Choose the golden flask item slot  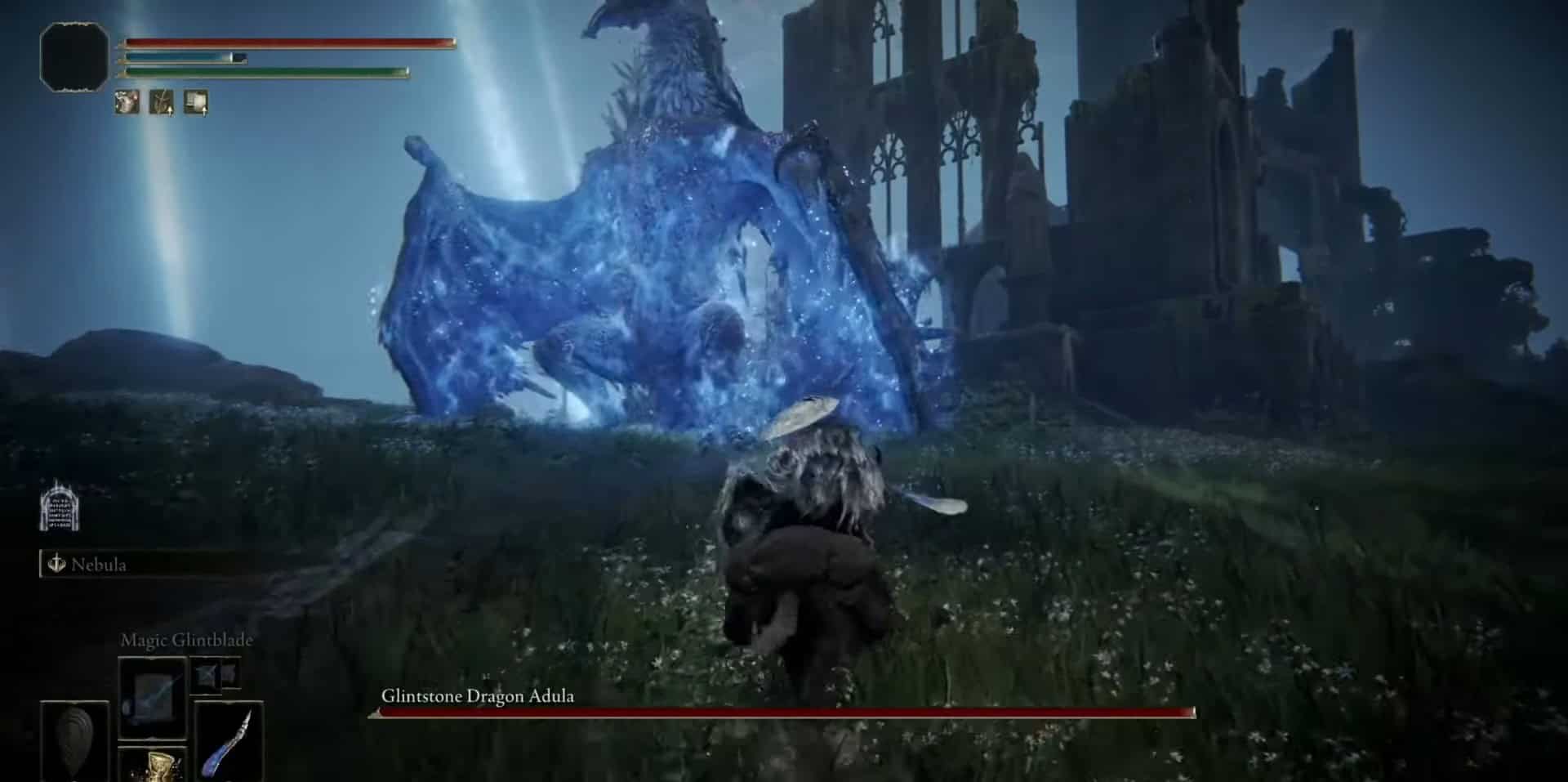pyautogui.click(x=154, y=766)
